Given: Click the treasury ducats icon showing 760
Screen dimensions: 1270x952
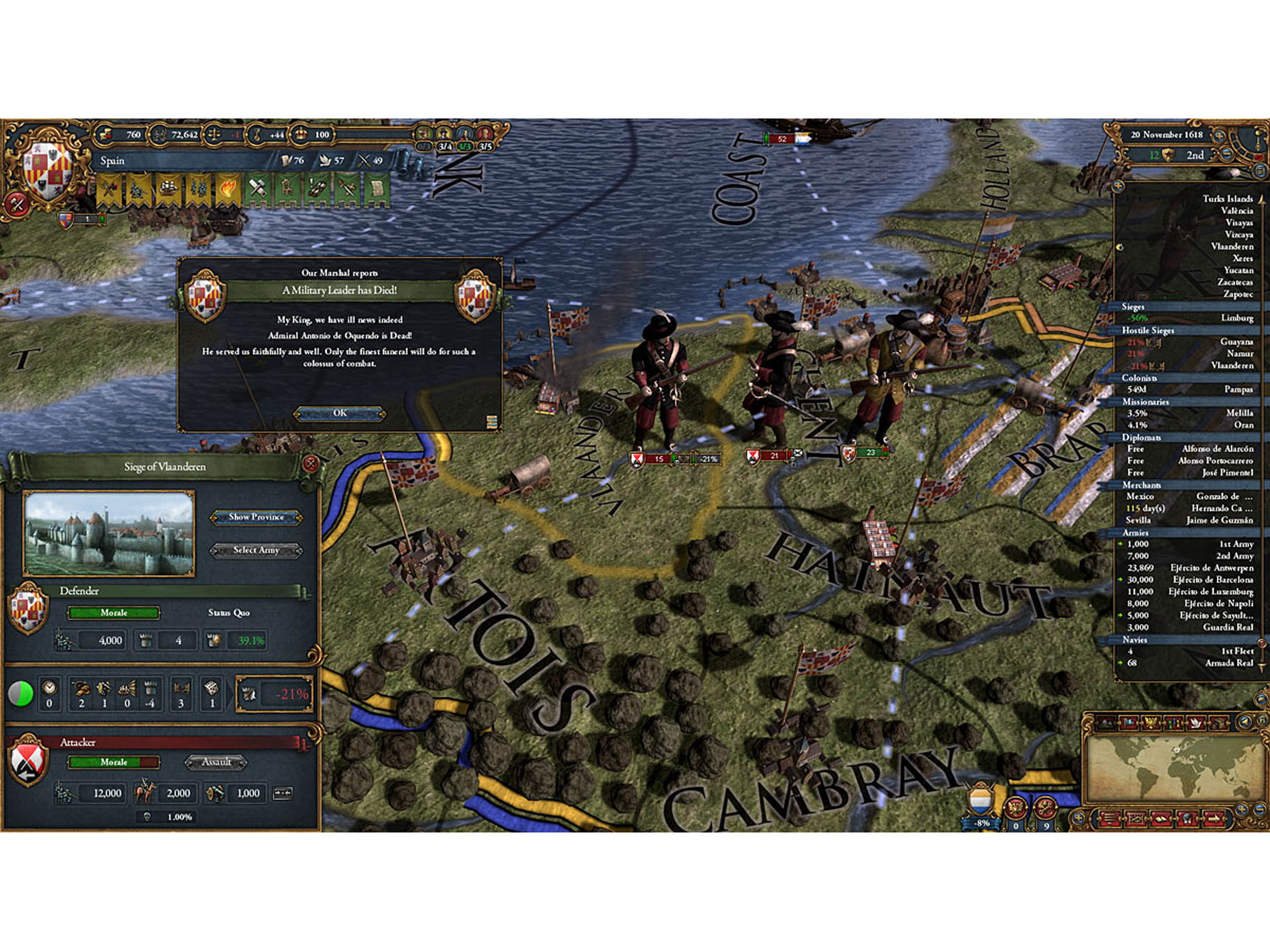Looking at the screenshot, I should pos(107,135).
